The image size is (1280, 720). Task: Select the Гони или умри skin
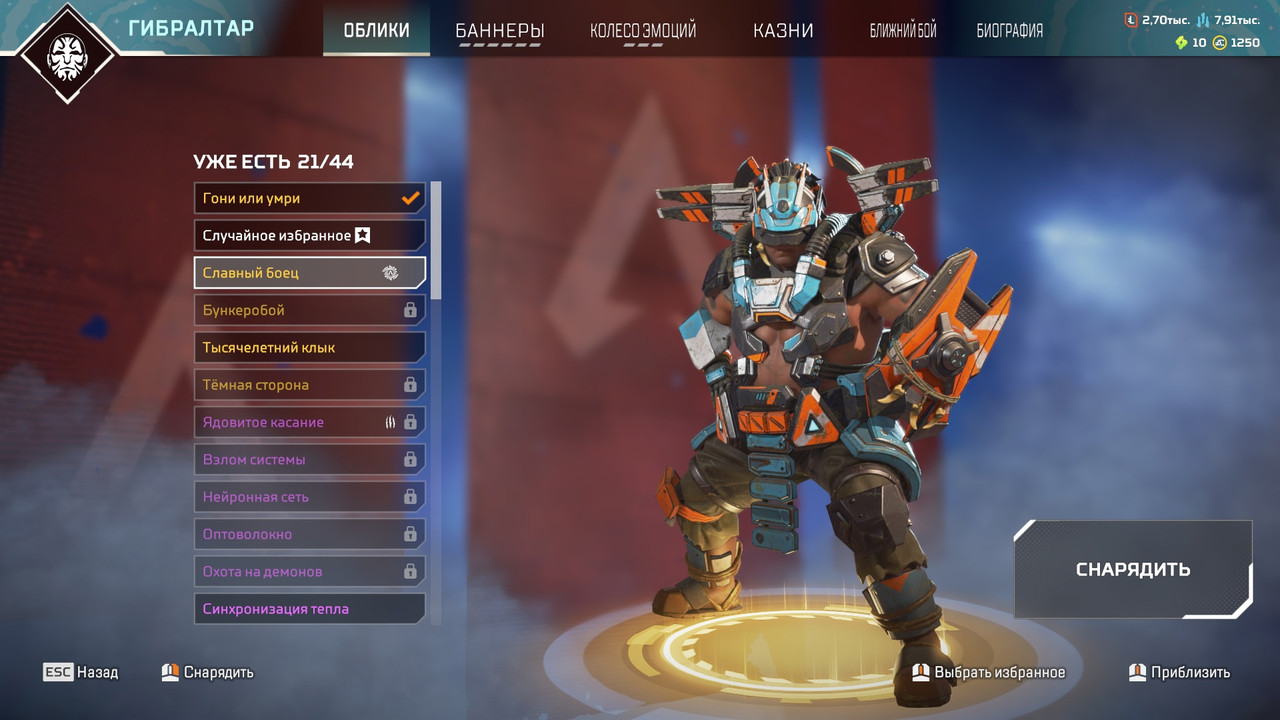click(309, 198)
